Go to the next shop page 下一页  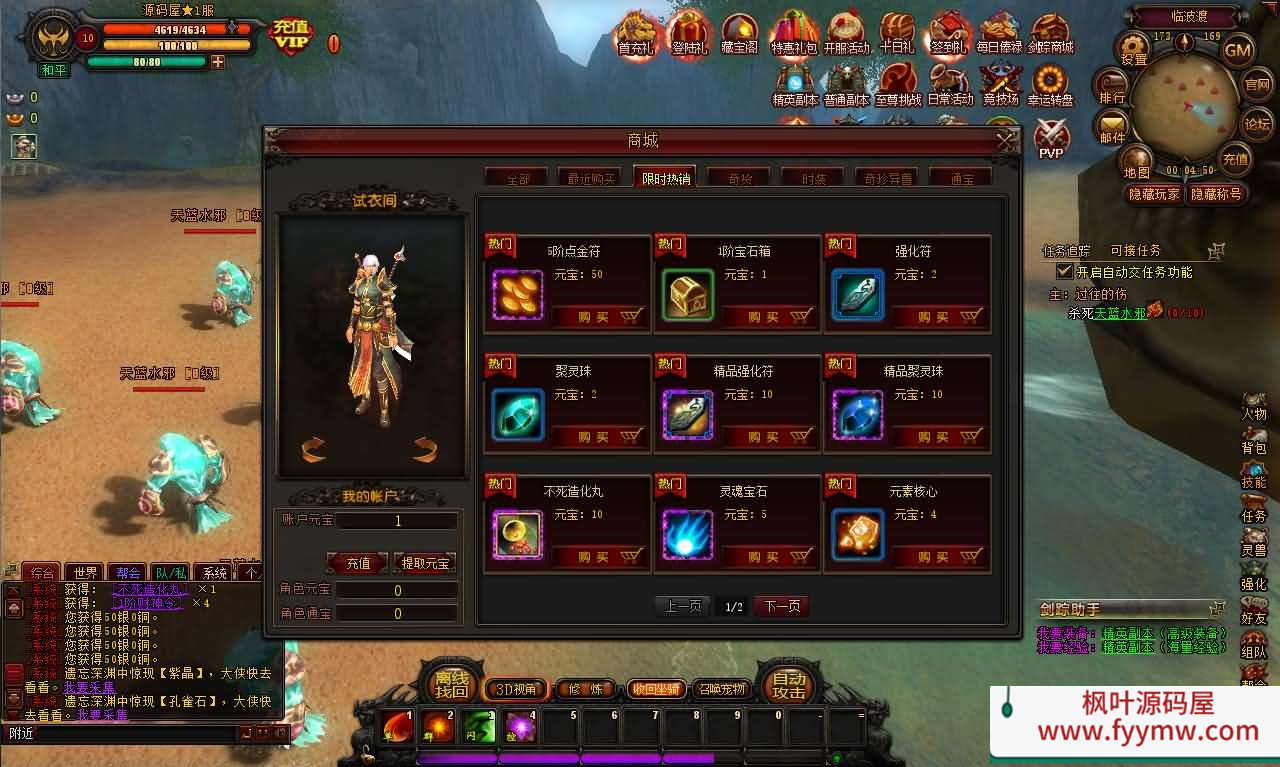(x=782, y=606)
